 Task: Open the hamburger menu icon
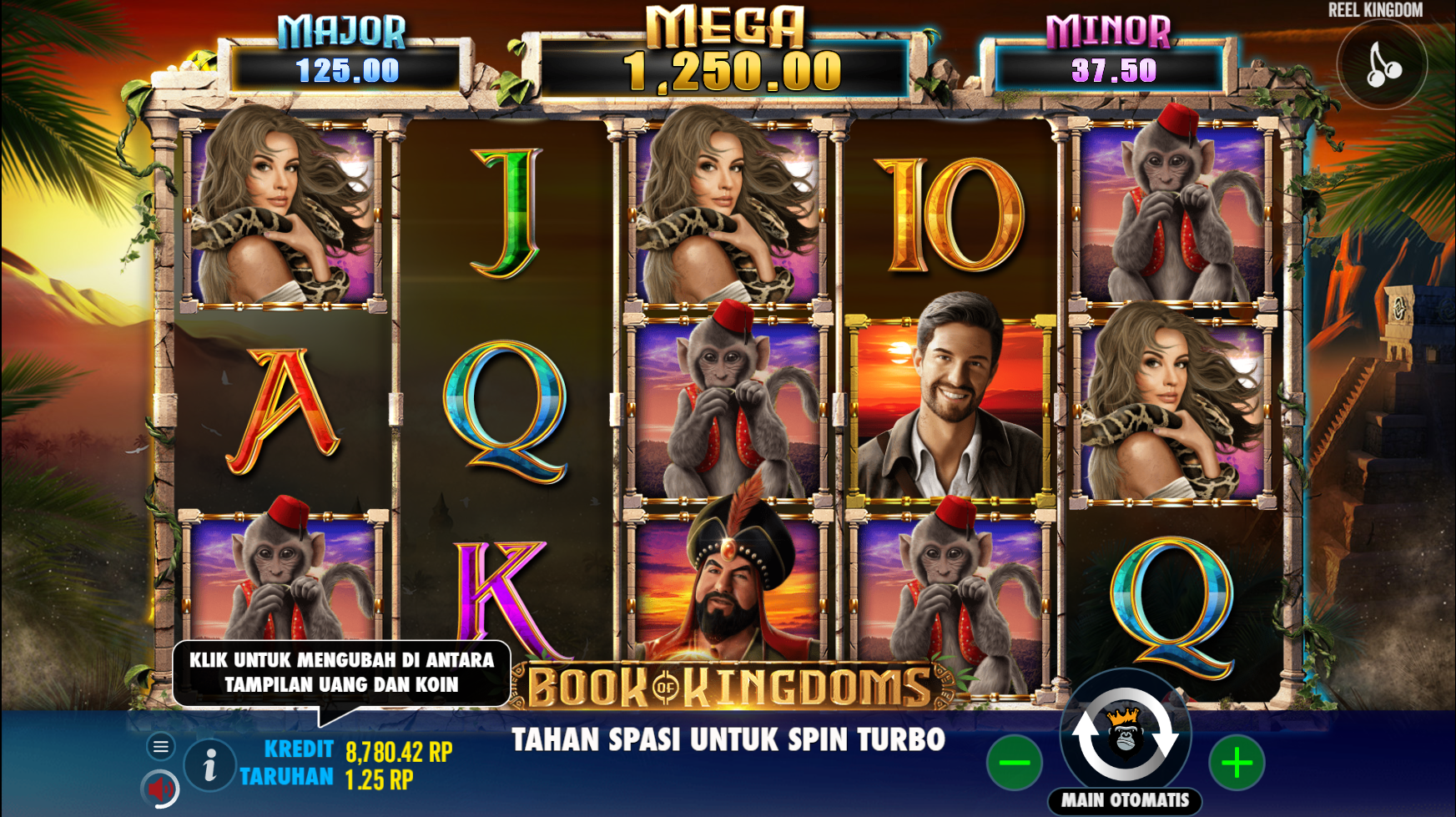tap(161, 748)
